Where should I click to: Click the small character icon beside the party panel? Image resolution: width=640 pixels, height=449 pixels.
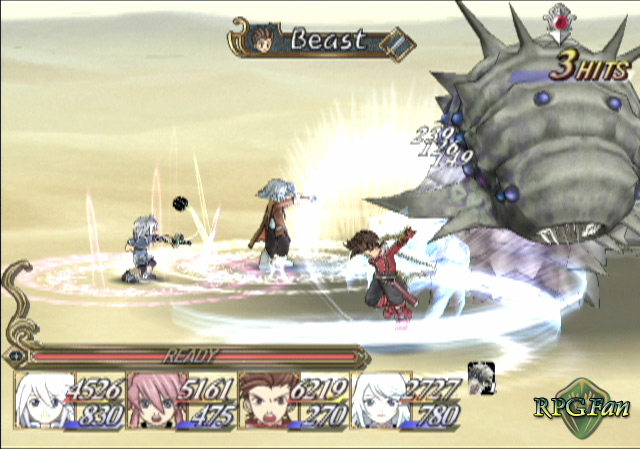coord(481,378)
